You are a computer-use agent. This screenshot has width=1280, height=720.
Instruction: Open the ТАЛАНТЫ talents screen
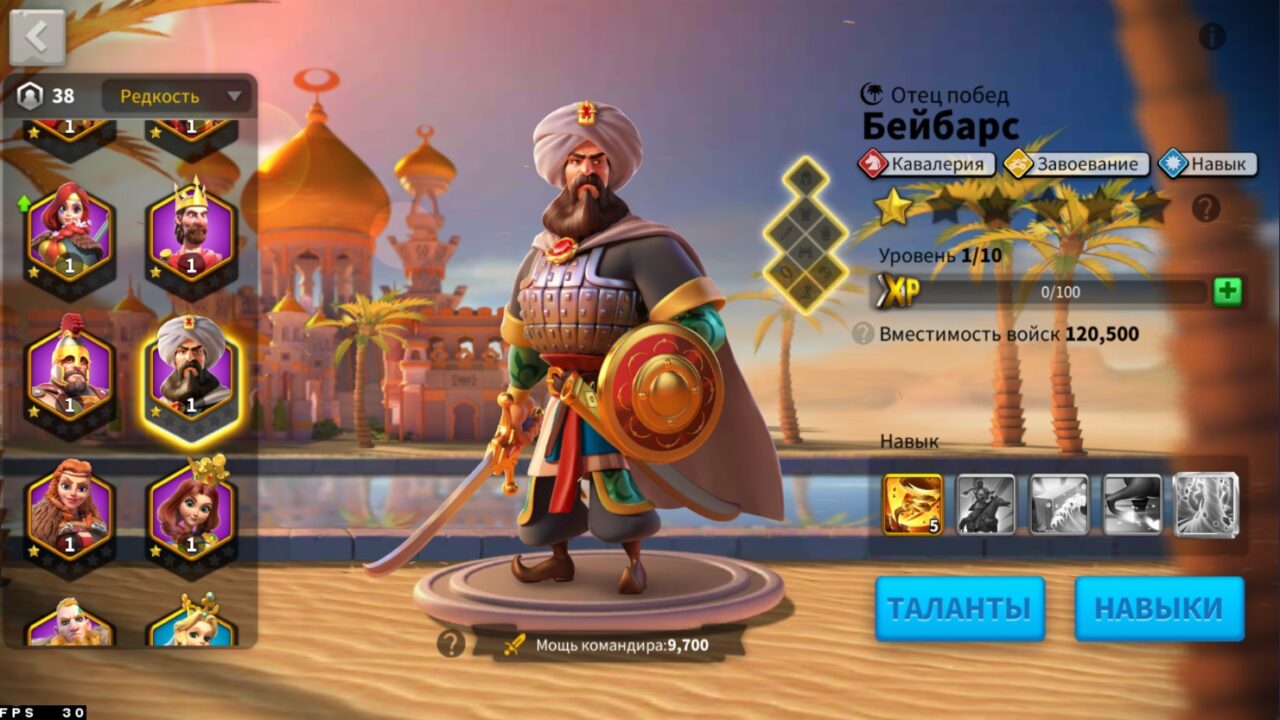pyautogui.click(x=961, y=606)
